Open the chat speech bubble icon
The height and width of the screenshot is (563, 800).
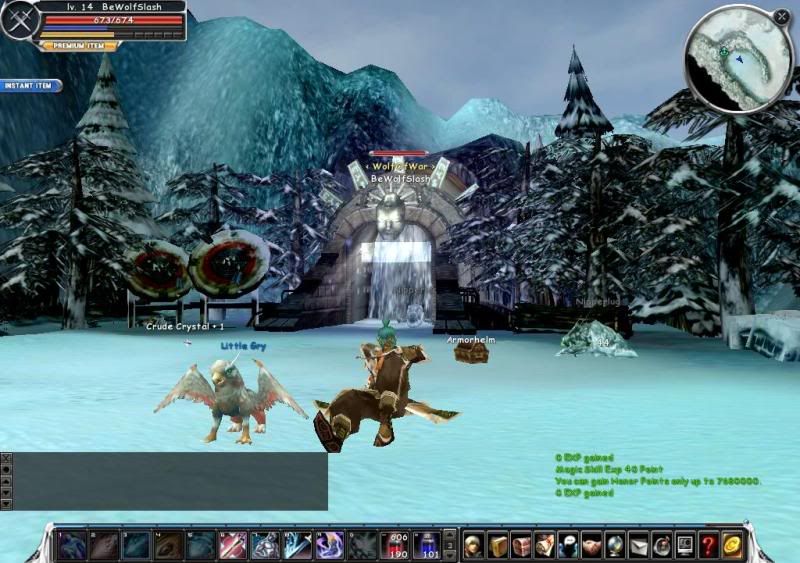tap(568, 545)
